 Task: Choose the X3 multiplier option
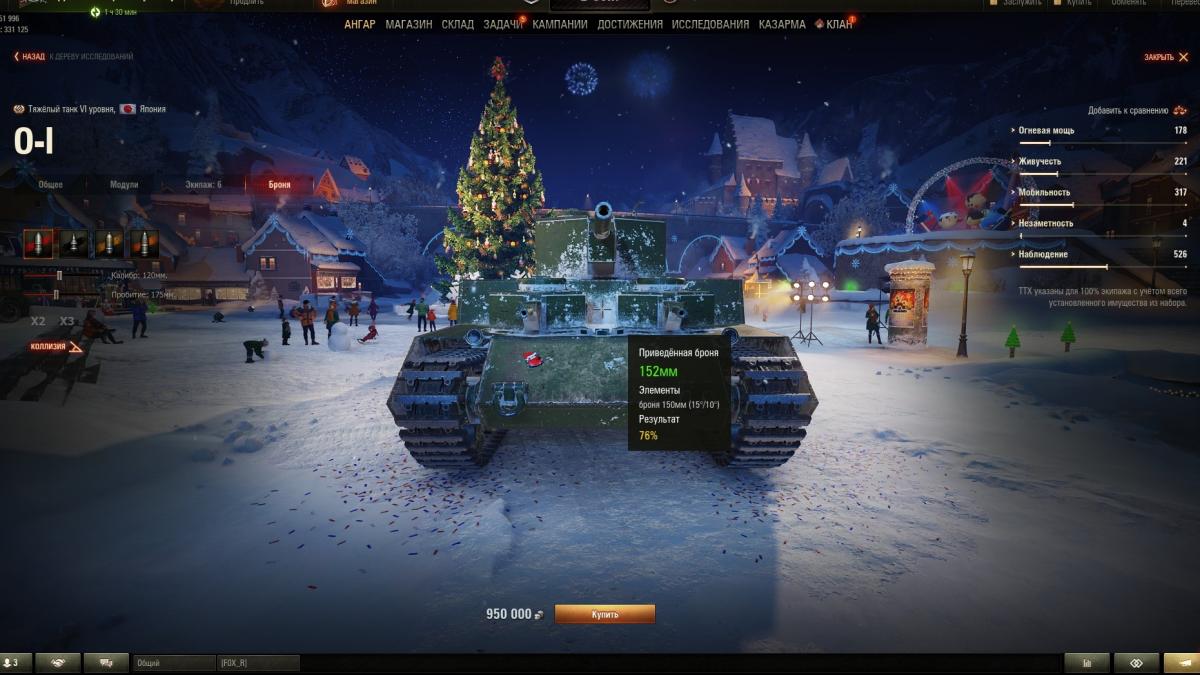pyautogui.click(x=67, y=321)
